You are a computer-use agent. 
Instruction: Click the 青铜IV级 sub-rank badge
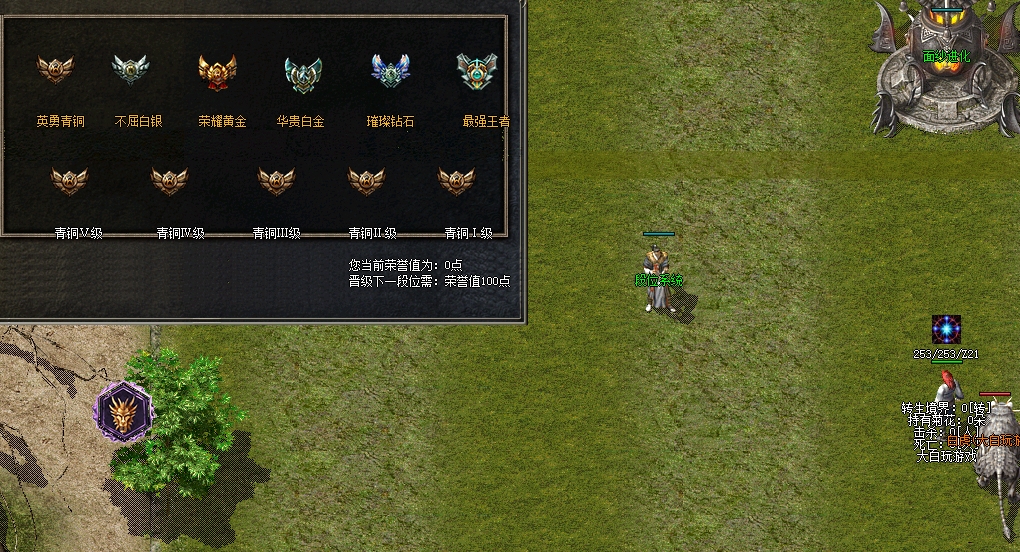pyautogui.click(x=169, y=181)
